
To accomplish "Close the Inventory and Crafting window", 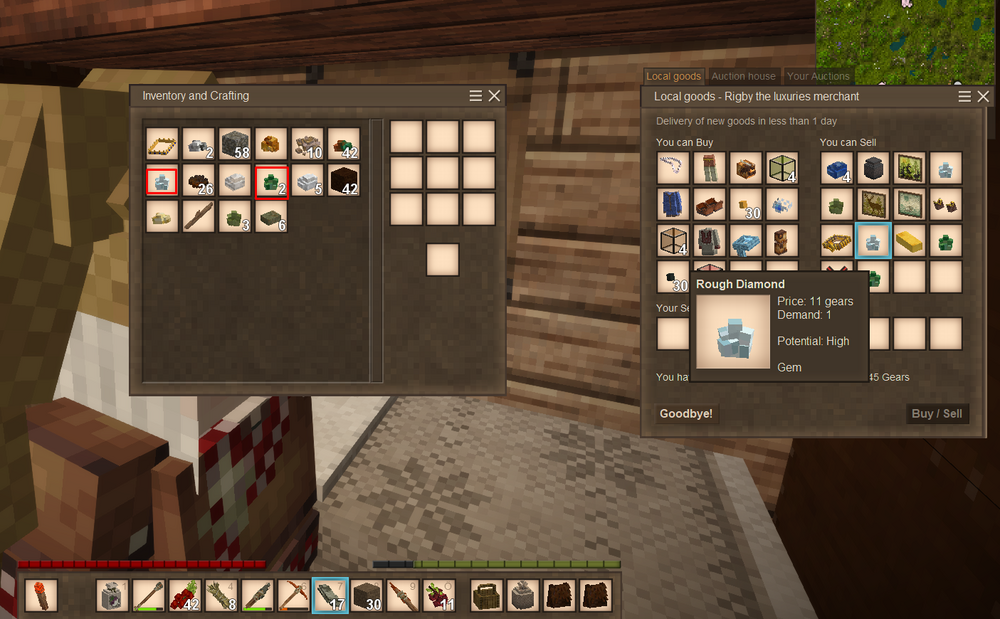I will coord(494,96).
